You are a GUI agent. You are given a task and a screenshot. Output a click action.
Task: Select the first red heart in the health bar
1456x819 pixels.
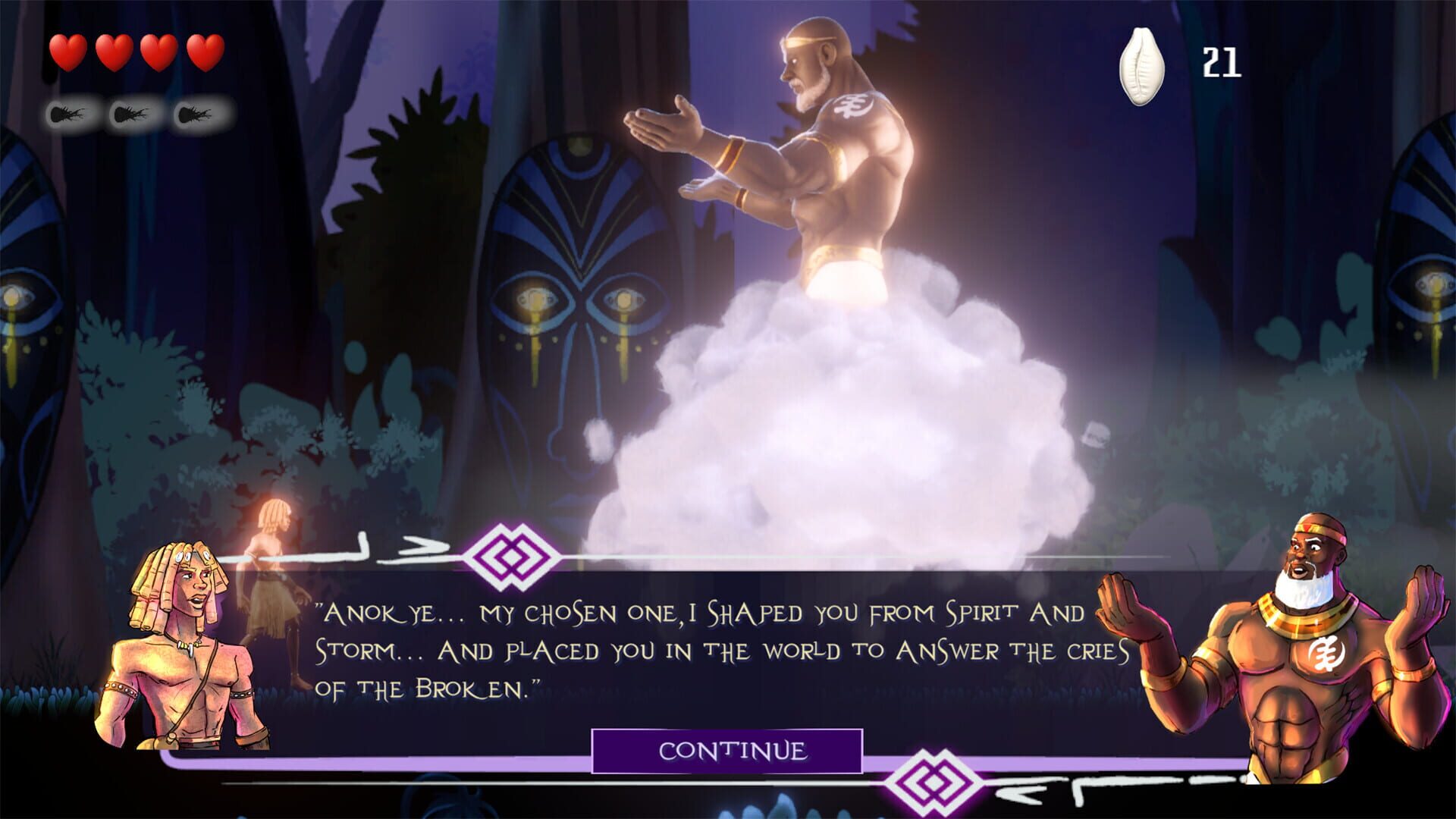[x=68, y=53]
